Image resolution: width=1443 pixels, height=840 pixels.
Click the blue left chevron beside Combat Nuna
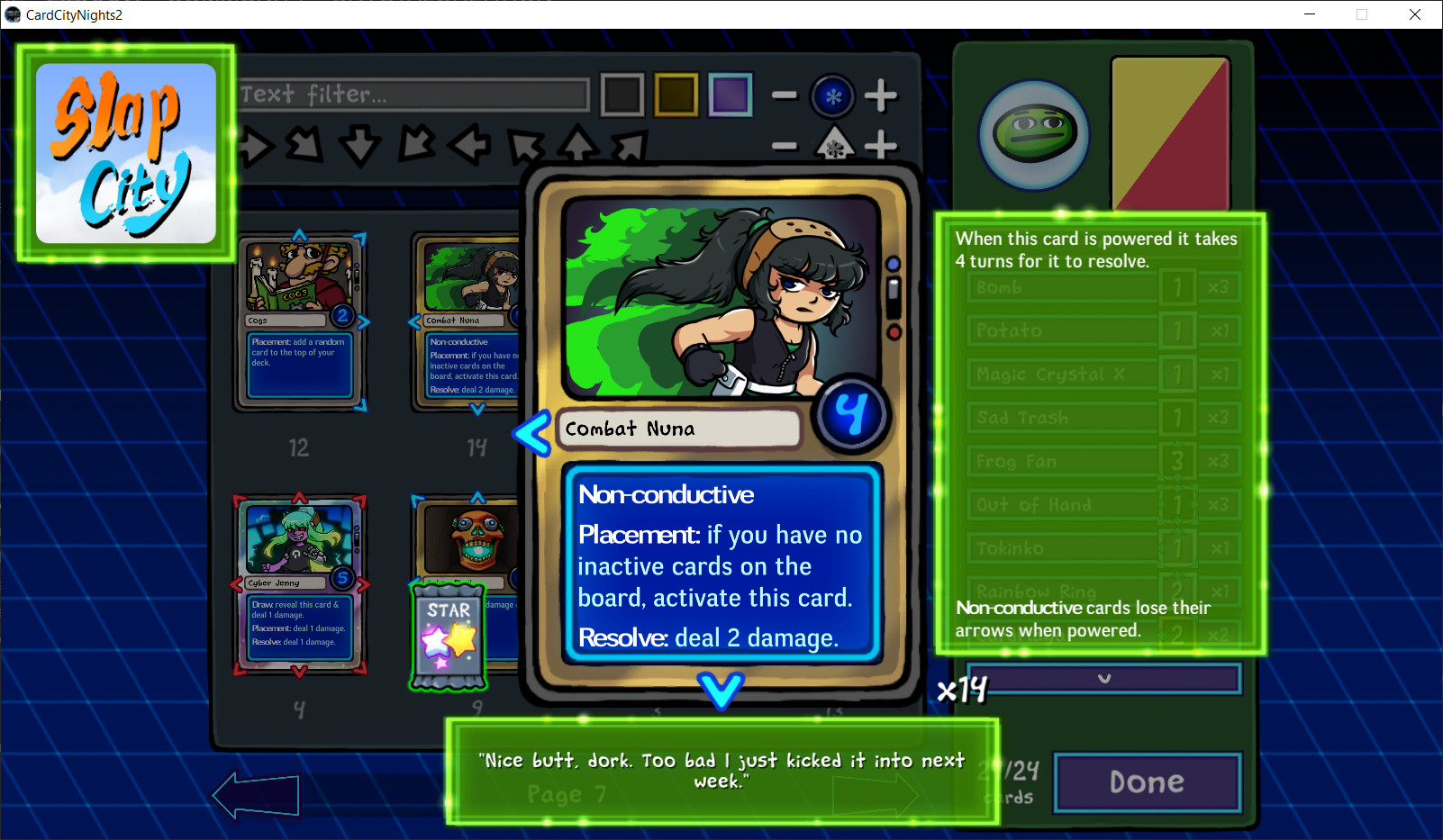pyautogui.click(x=533, y=432)
